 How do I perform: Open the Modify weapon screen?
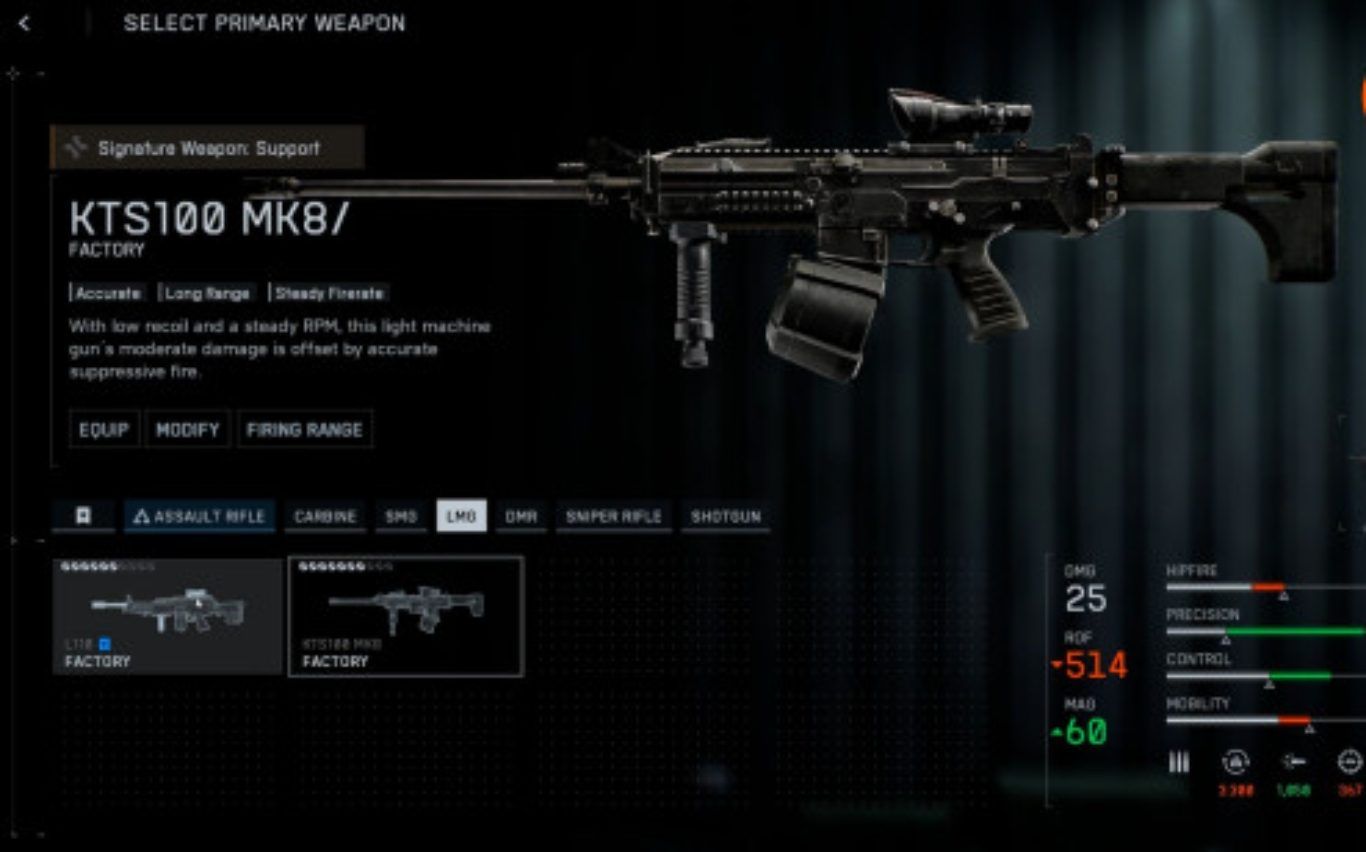coord(187,429)
